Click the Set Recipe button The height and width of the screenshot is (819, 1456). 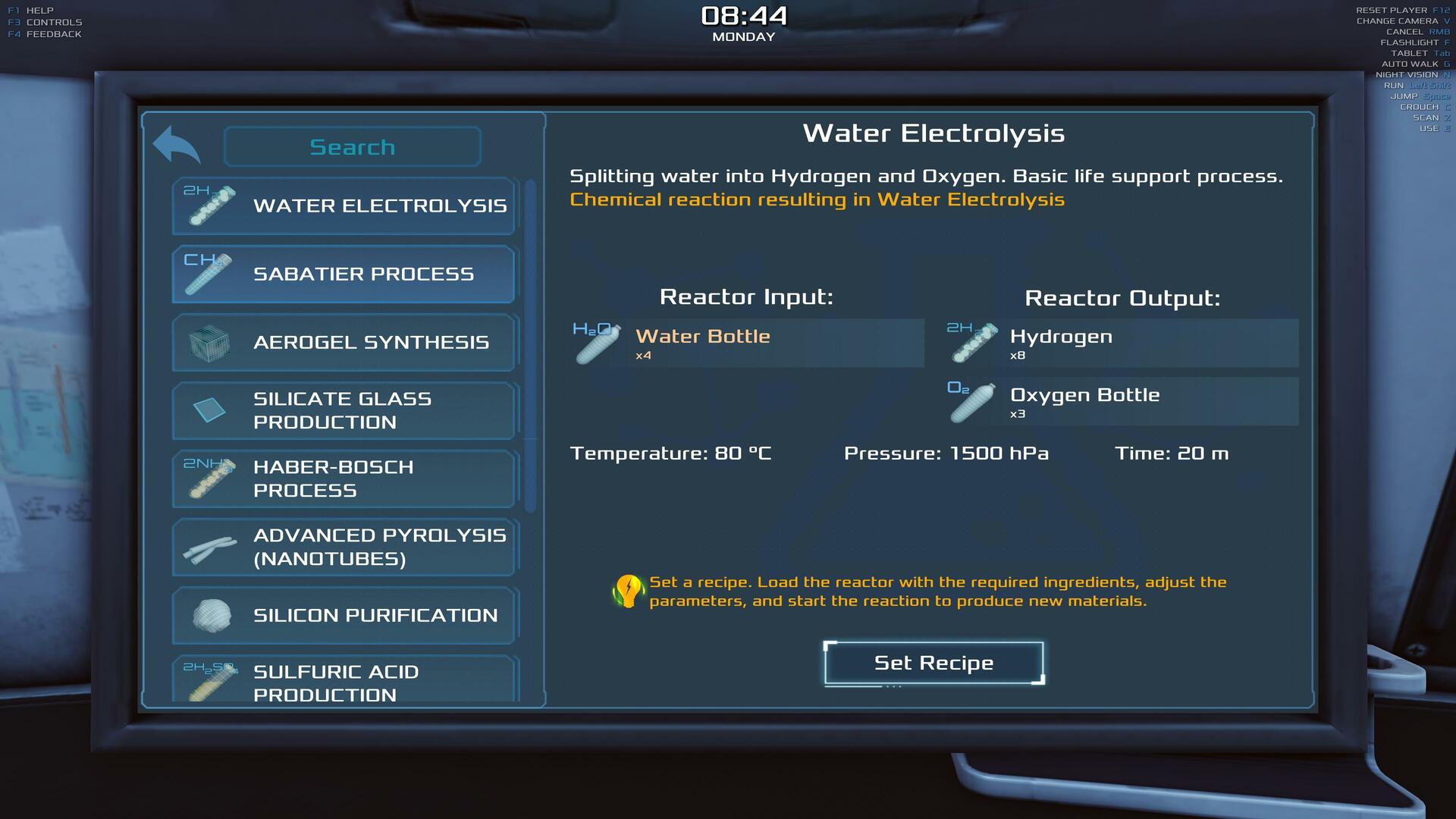click(x=934, y=663)
